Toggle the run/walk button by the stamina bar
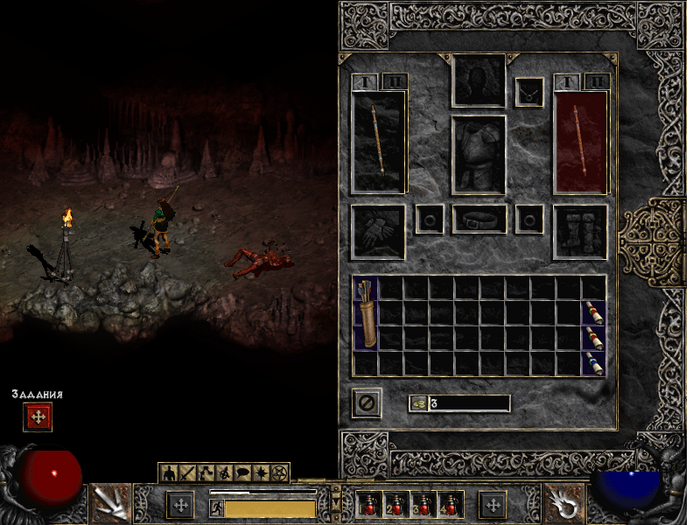This screenshot has width=700, height=525. click(x=216, y=508)
